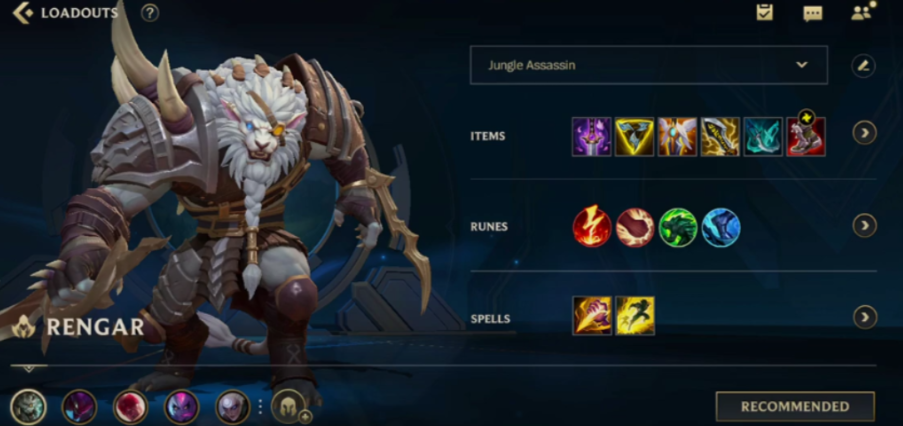Open the helmet champion selector button
This screenshot has width=903, height=426.
click(x=288, y=406)
